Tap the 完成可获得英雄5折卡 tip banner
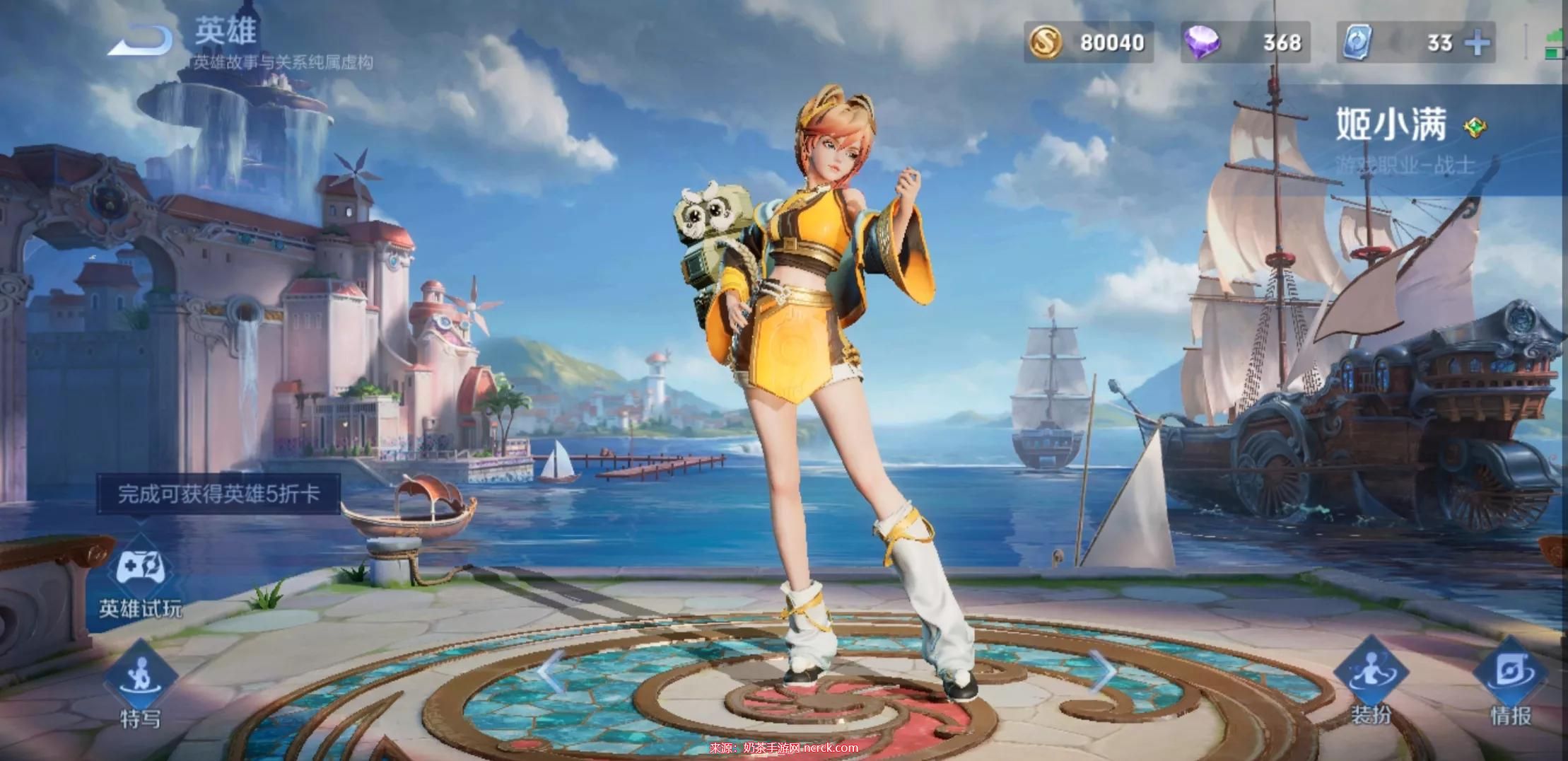Viewport: 1568px width, 761px height. click(x=218, y=494)
